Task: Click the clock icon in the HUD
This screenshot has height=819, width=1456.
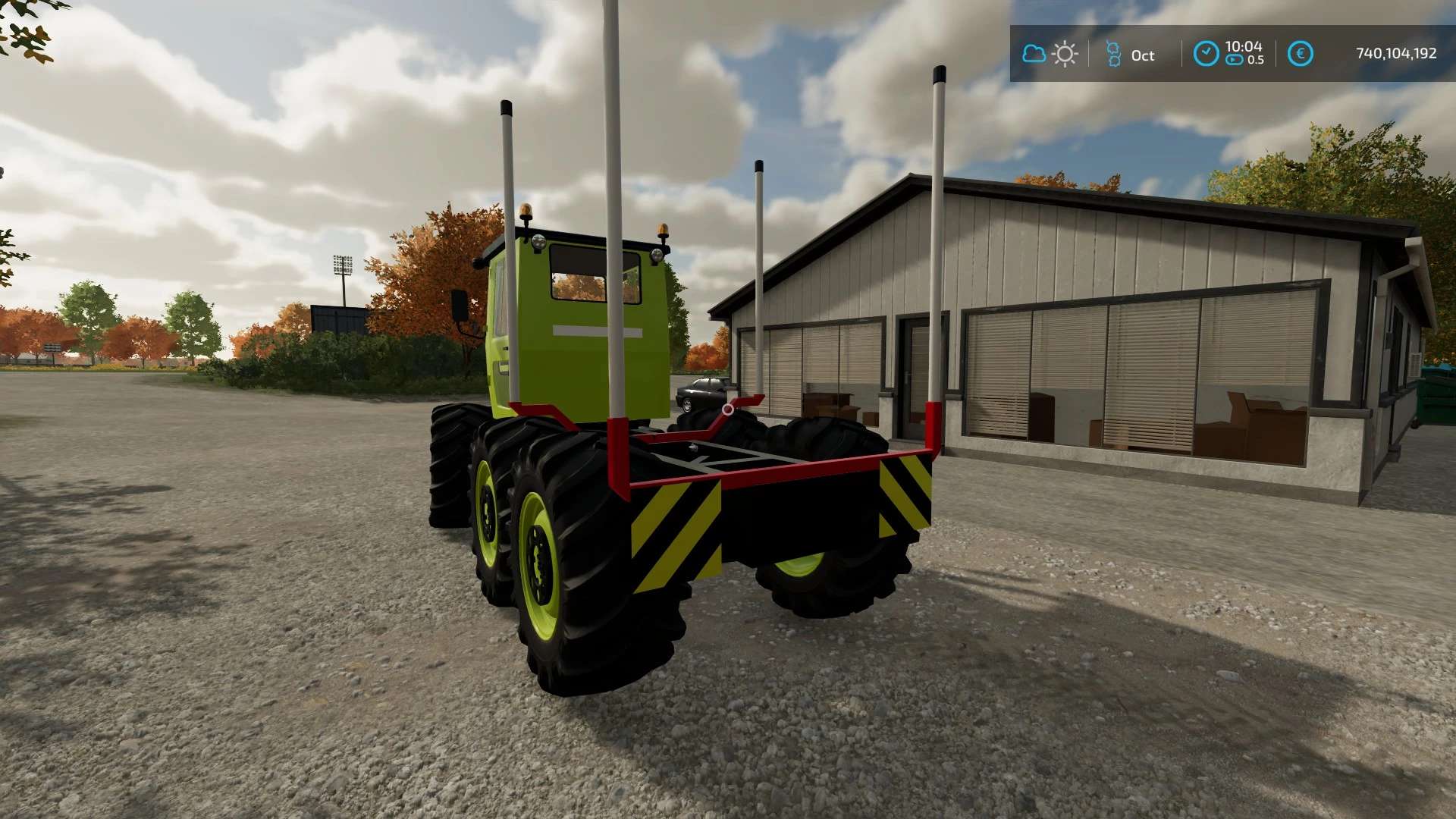Action: click(1206, 54)
